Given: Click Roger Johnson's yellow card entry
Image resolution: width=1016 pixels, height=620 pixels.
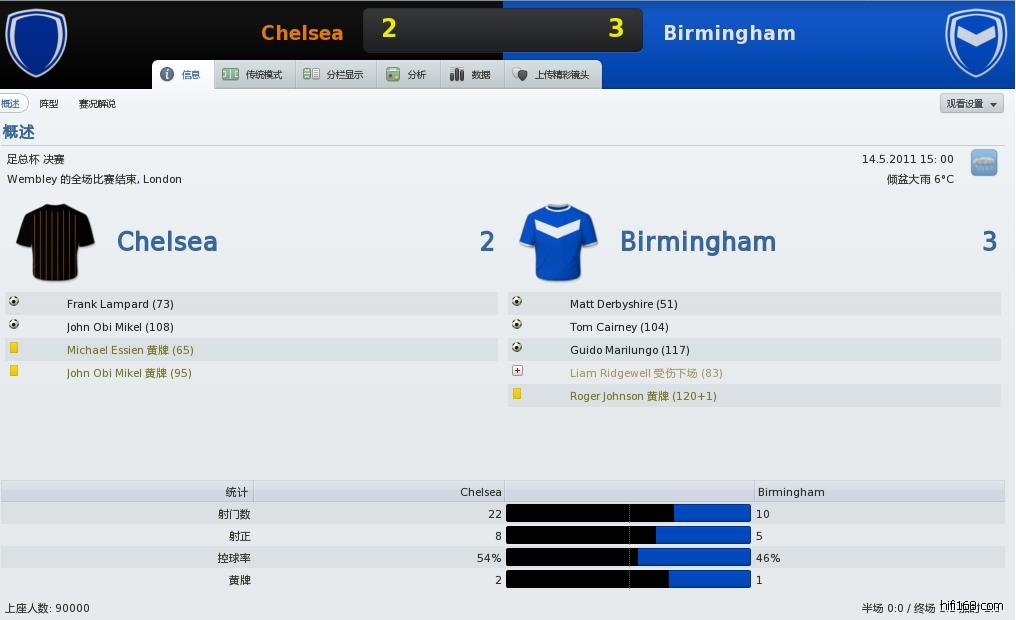Looking at the screenshot, I should point(642,396).
